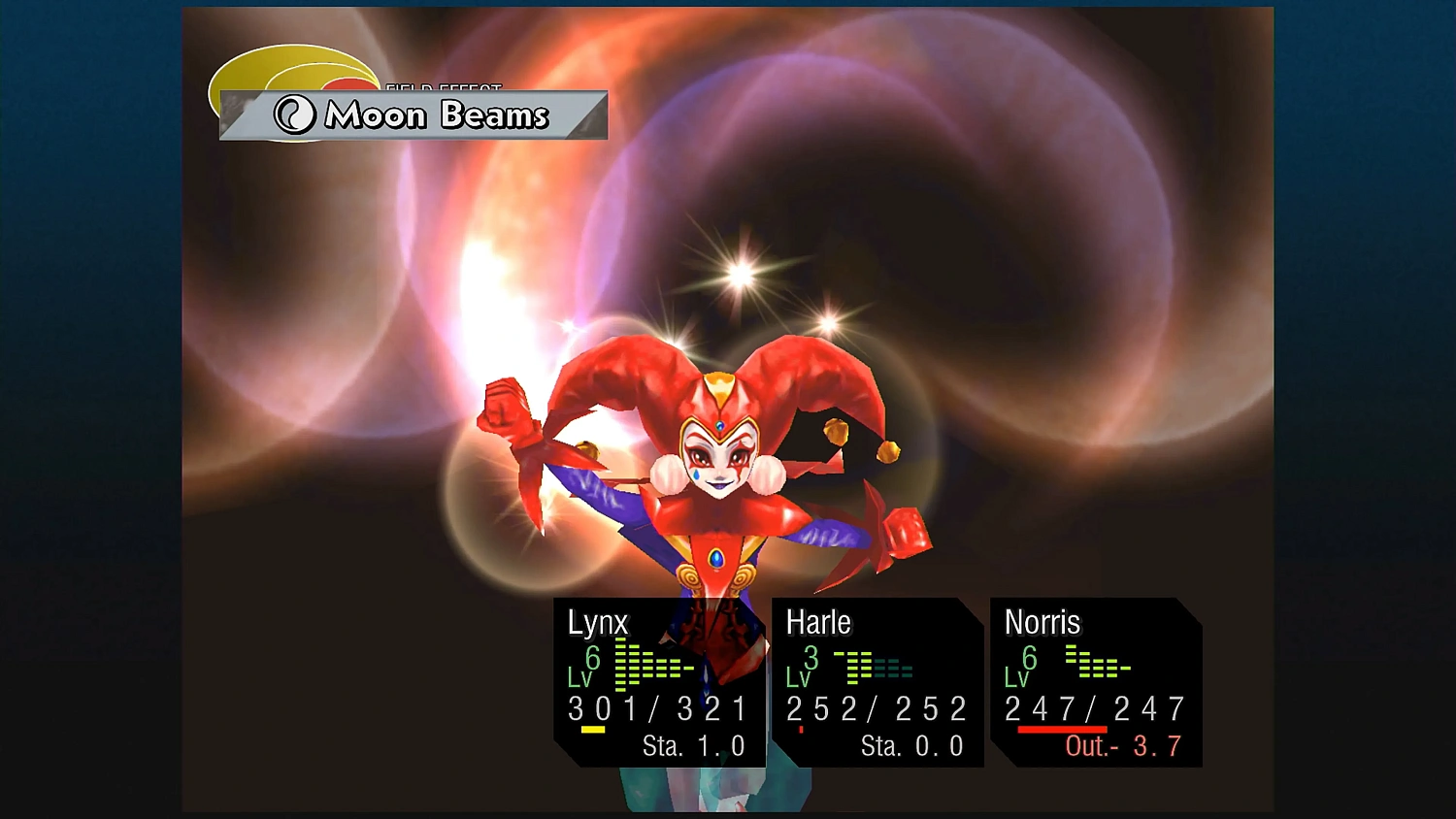Expand Harle's status panel
The image size is (1456, 819).
(x=877, y=684)
